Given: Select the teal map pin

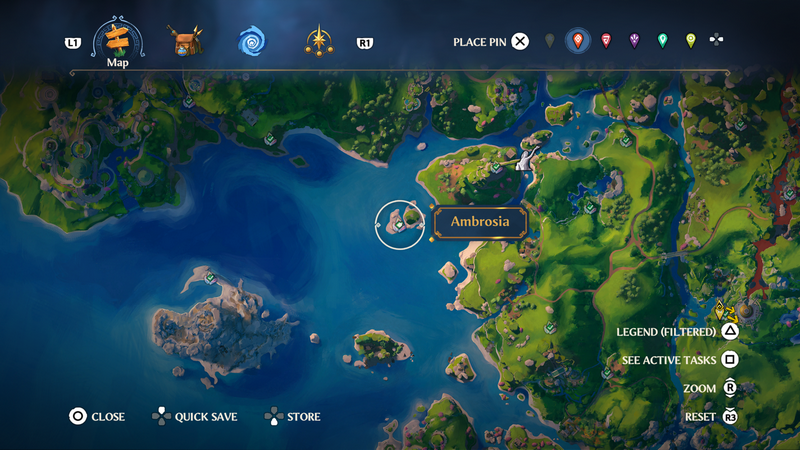Looking at the screenshot, I should [662, 41].
